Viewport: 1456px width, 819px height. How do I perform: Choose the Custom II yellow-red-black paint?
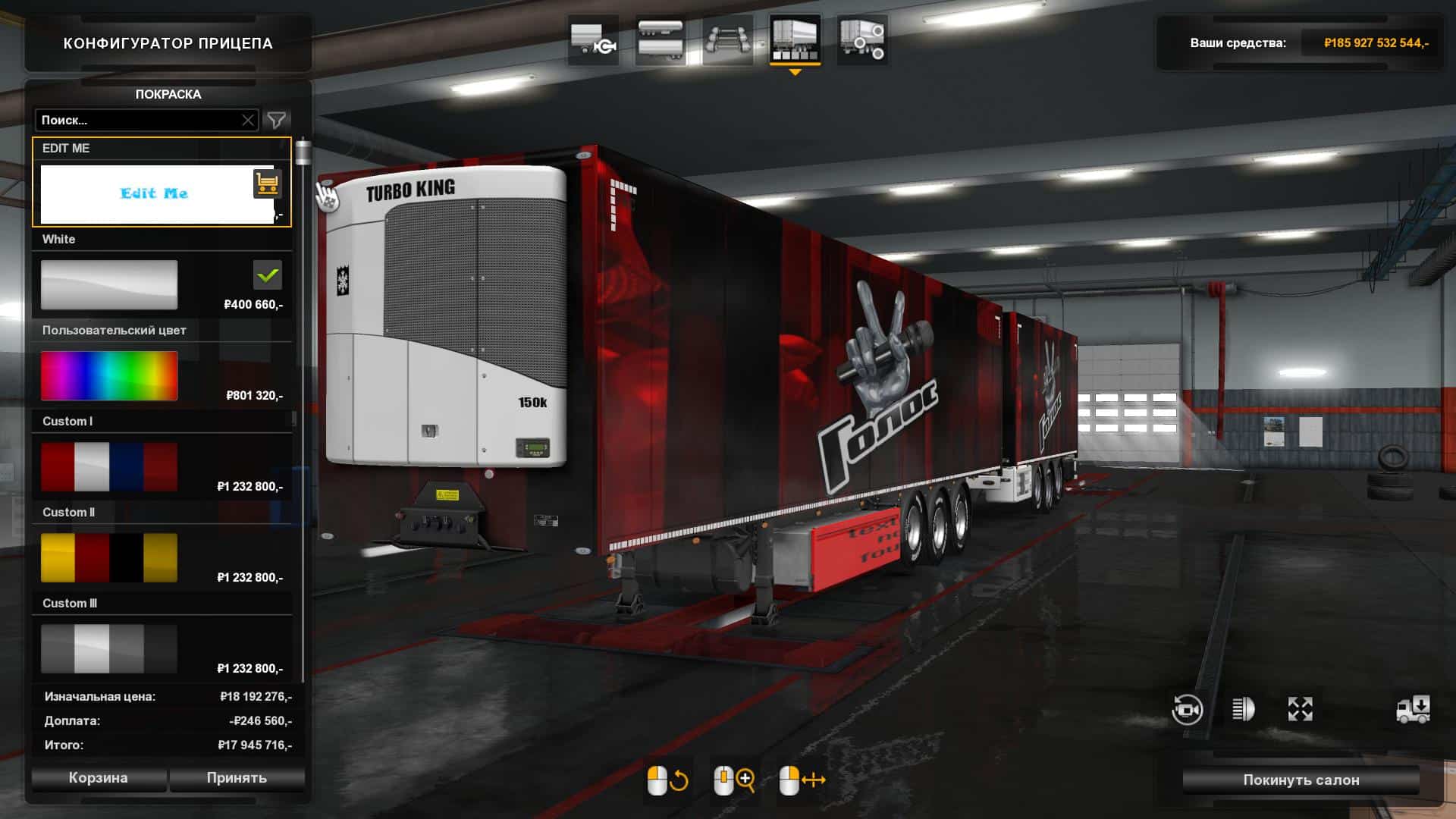pos(109,558)
